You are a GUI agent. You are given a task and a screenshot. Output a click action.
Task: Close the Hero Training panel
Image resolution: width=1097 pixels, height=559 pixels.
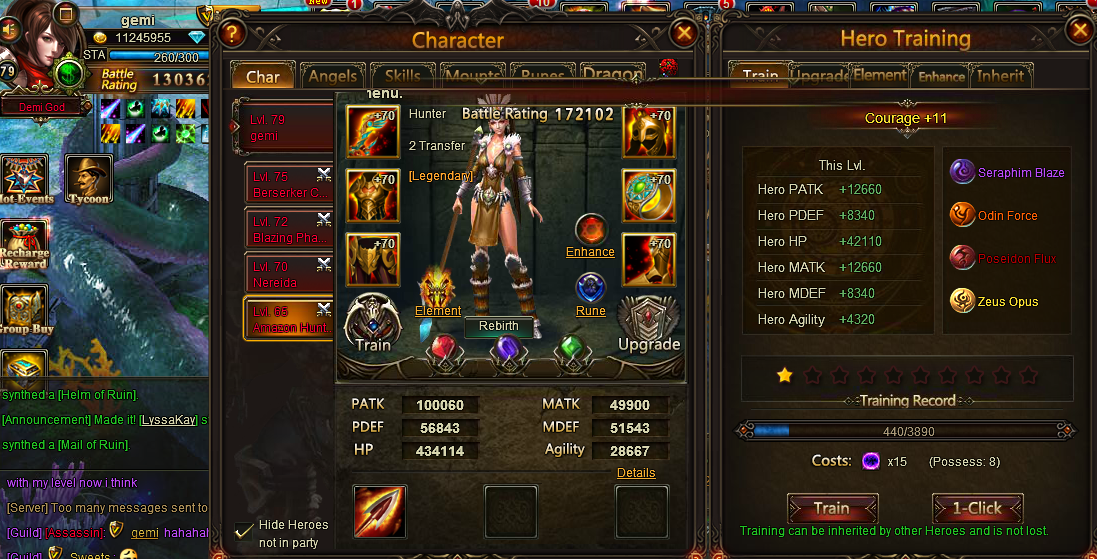click(x=1080, y=30)
